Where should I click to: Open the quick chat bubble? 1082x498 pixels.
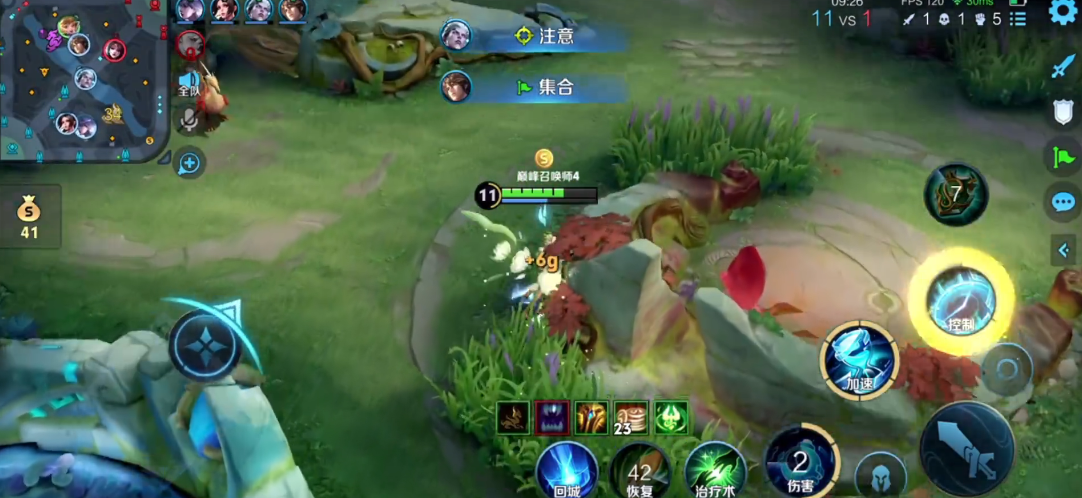[x=1062, y=203]
